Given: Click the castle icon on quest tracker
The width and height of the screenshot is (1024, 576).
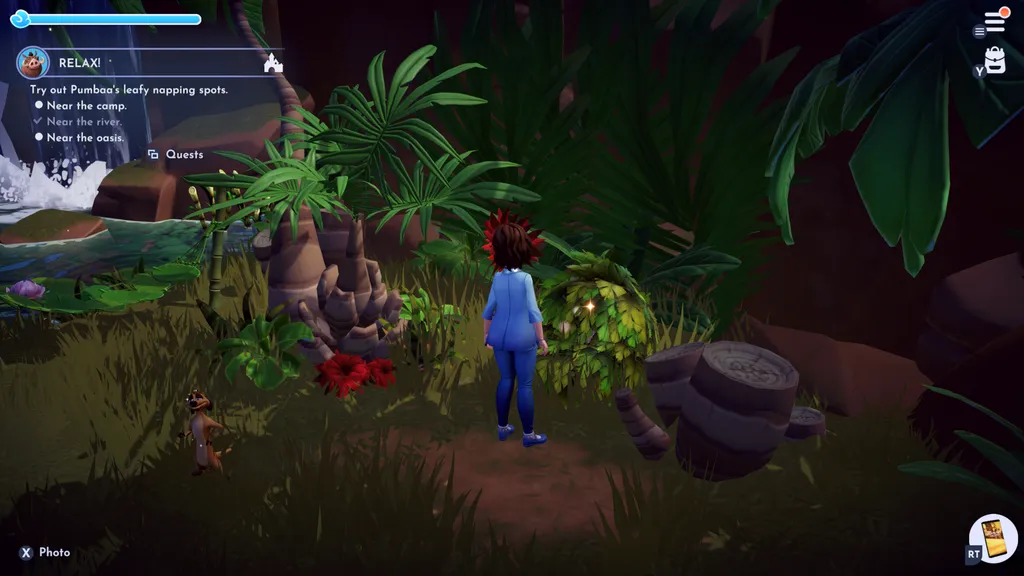Looking at the screenshot, I should pyautogui.click(x=272, y=63).
